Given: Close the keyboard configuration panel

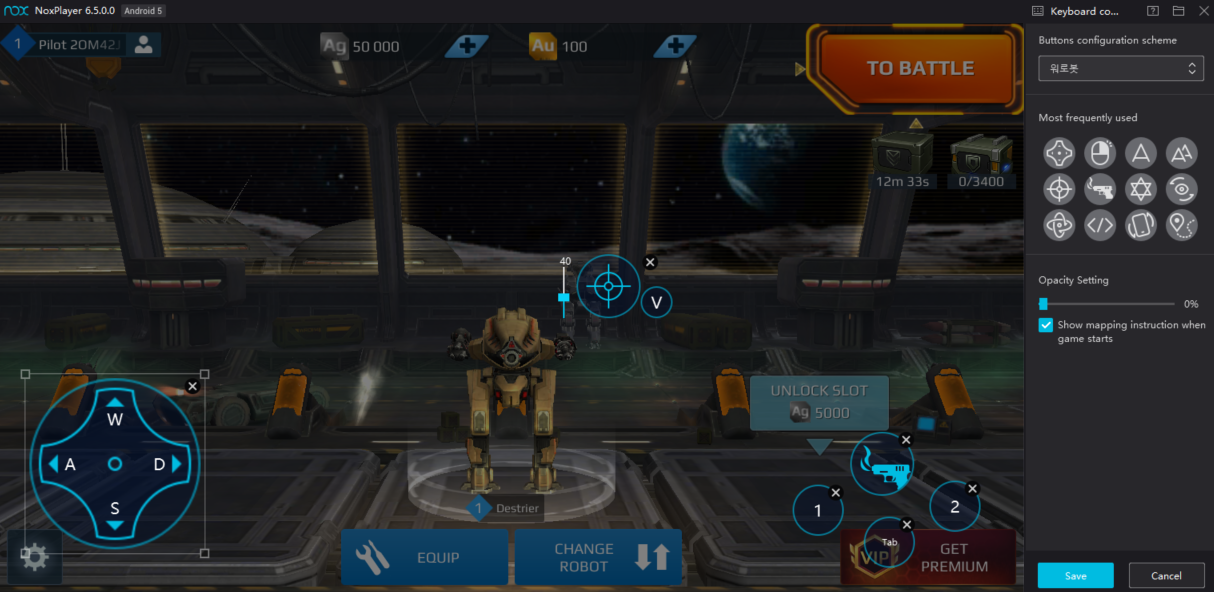Looking at the screenshot, I should click(1203, 11).
